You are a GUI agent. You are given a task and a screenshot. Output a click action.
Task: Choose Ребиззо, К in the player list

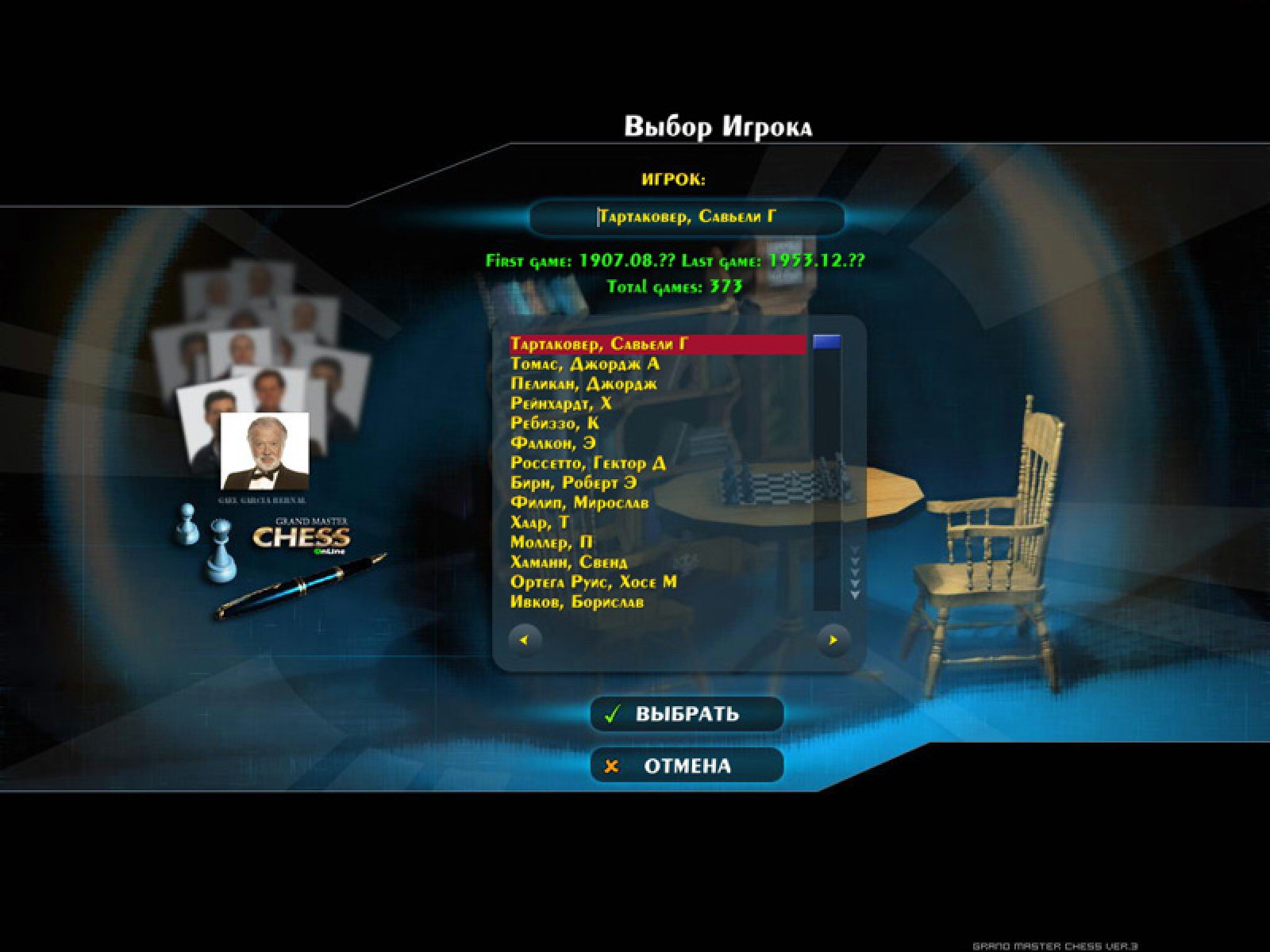tap(555, 424)
